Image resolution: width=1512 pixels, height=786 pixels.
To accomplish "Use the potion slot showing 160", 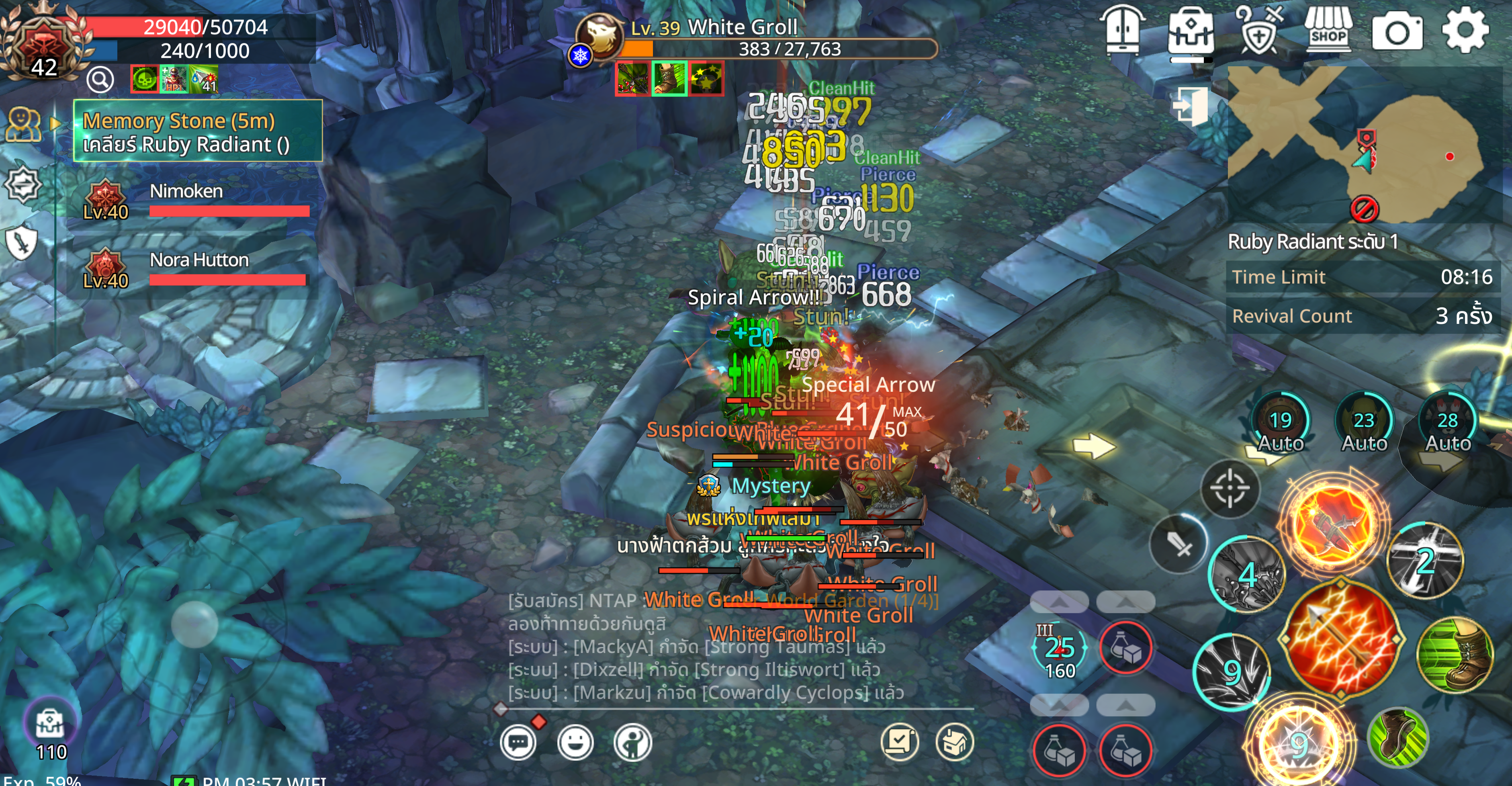I will click(x=1060, y=648).
